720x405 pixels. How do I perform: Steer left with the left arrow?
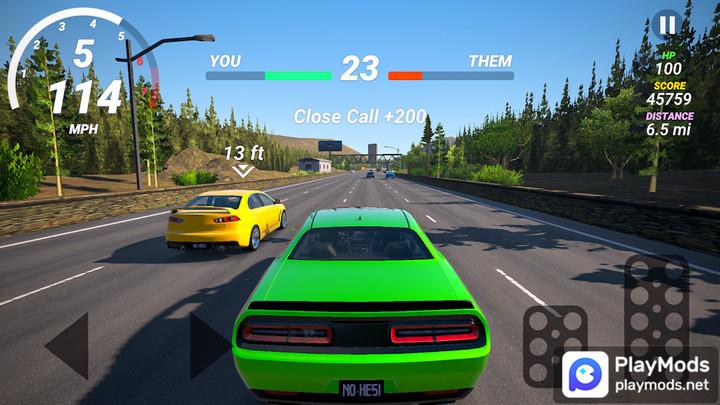click(68, 346)
